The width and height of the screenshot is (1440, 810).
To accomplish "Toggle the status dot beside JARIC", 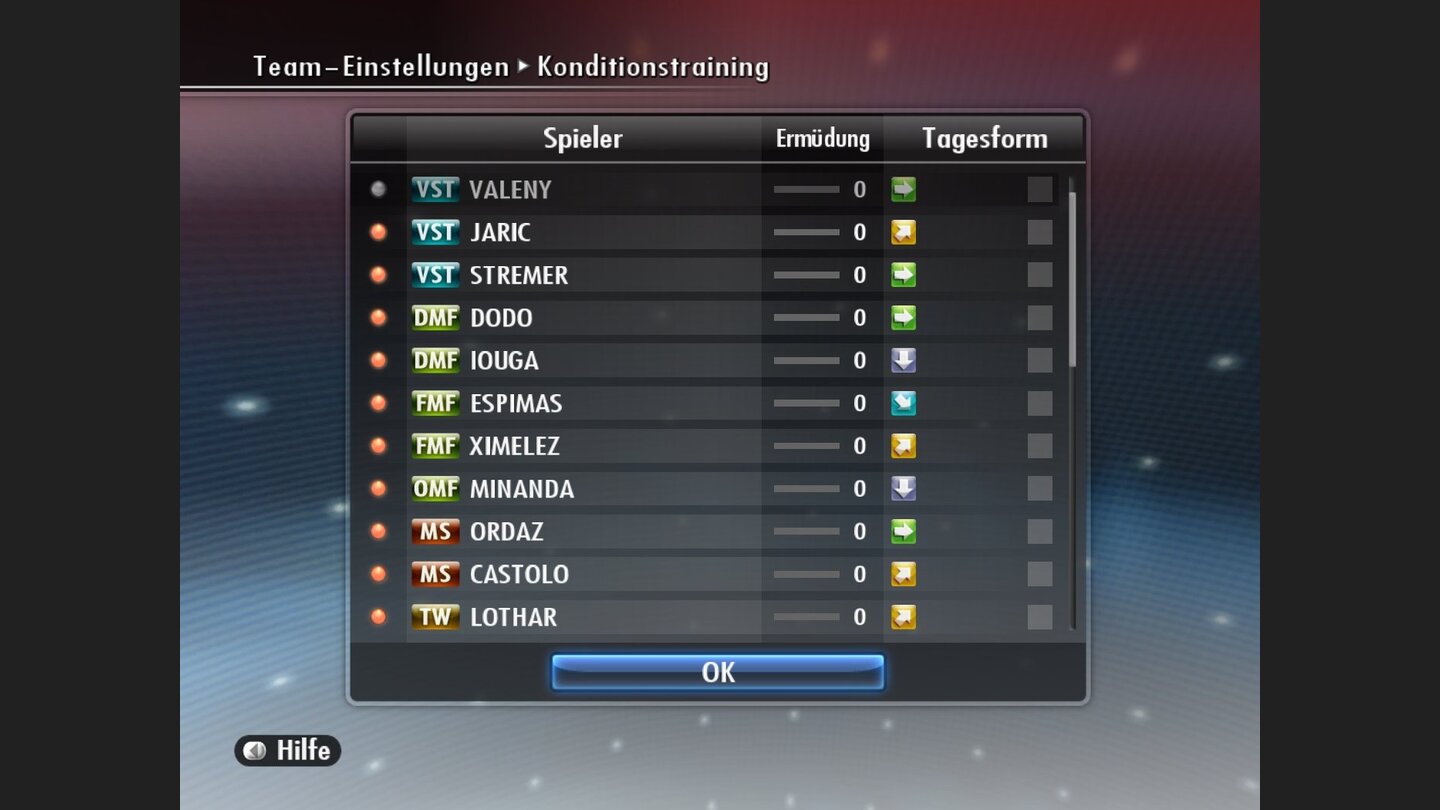I will pyautogui.click(x=377, y=232).
